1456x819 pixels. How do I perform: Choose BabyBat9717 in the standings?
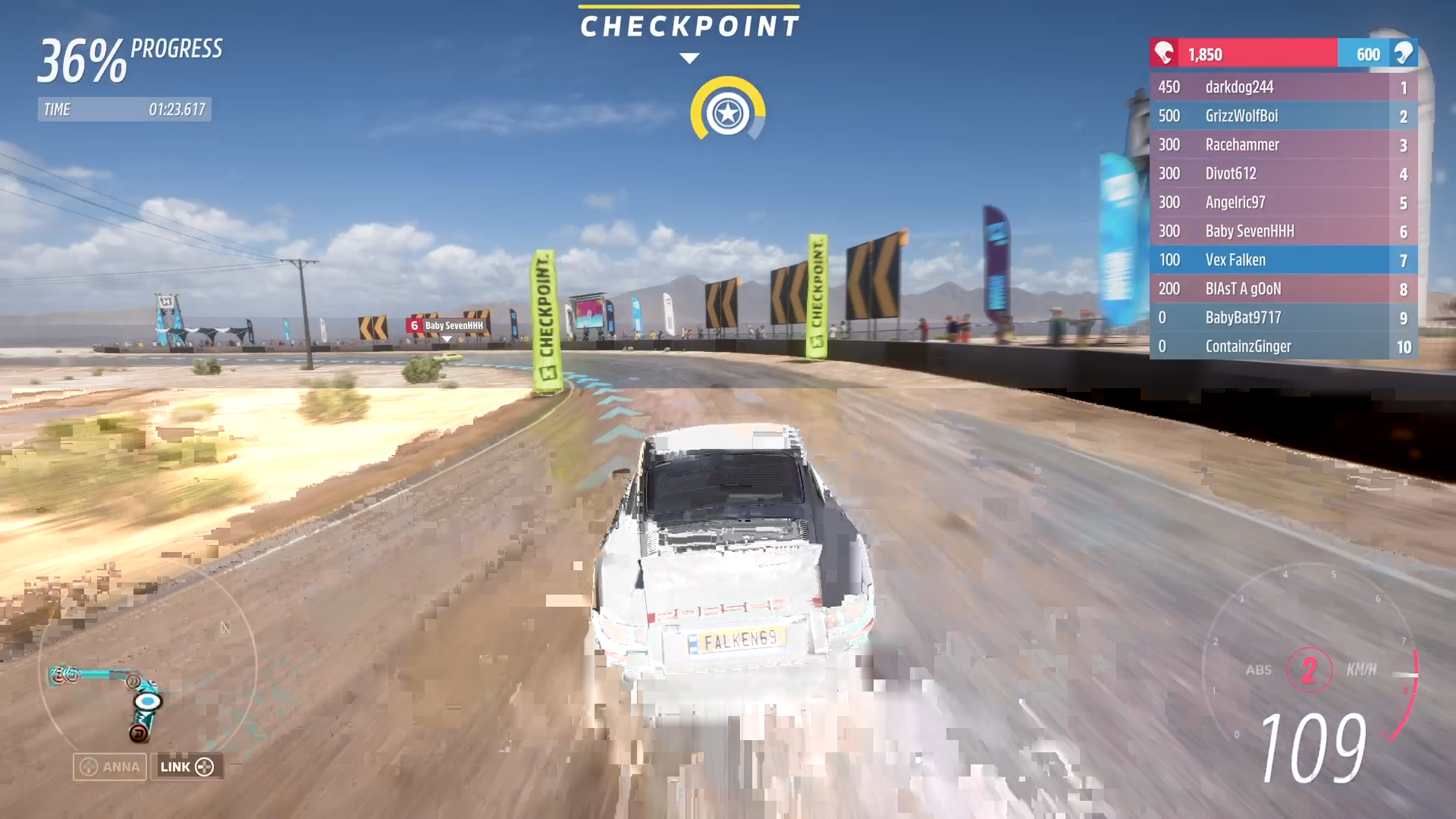pos(1283,318)
